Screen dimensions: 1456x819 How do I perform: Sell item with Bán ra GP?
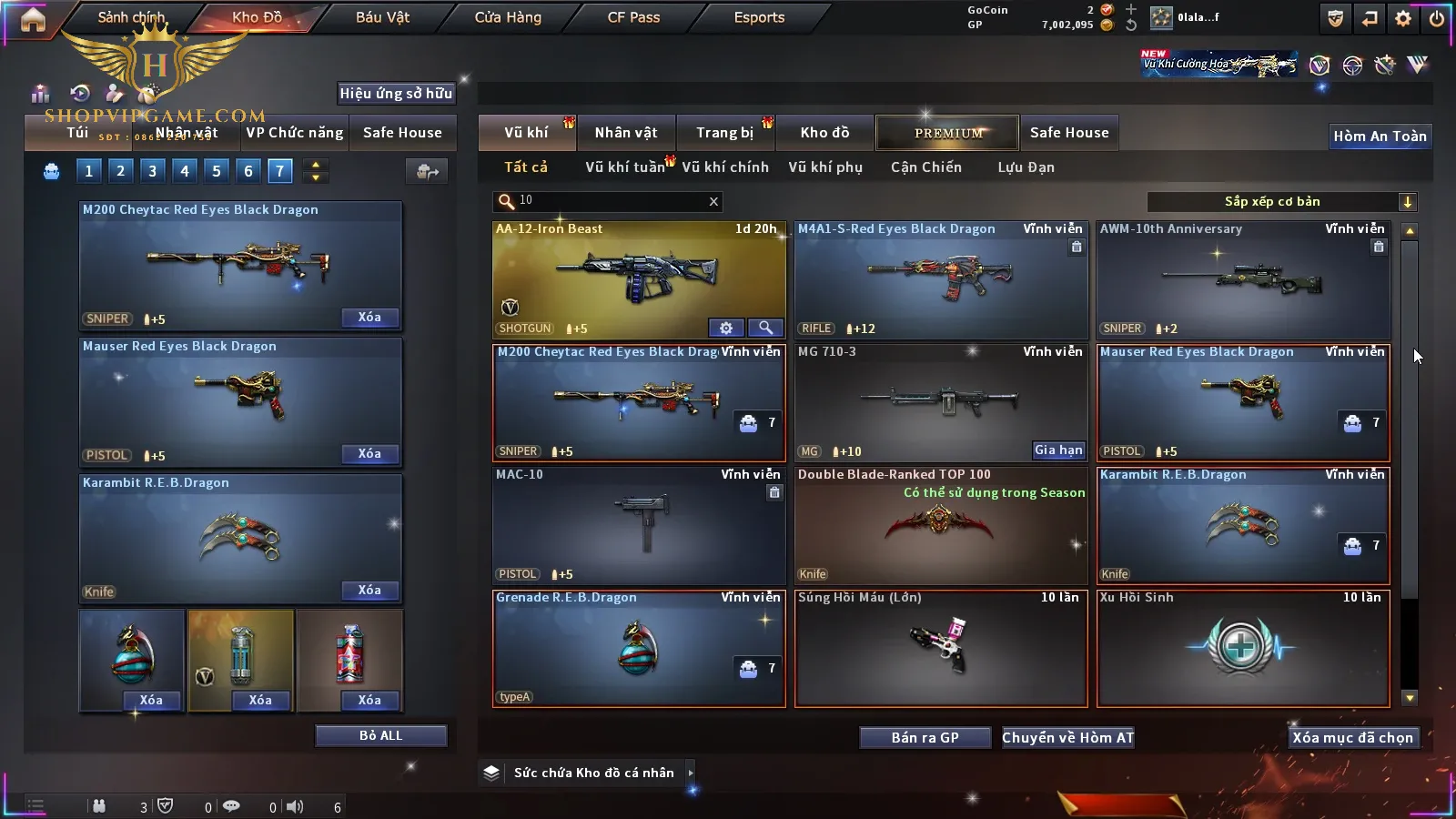[x=925, y=738]
